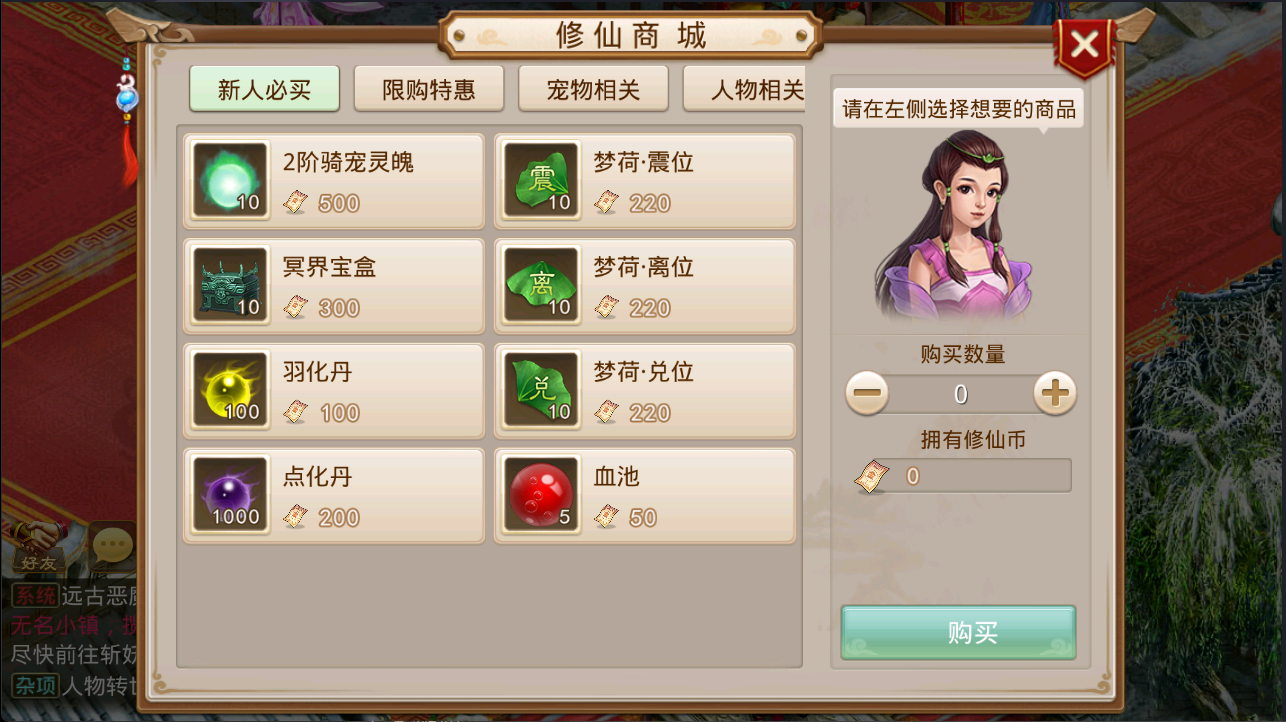Image resolution: width=1286 pixels, height=722 pixels.
Task: Select the 梦荷·震位 leaf item icon
Action: tap(541, 180)
